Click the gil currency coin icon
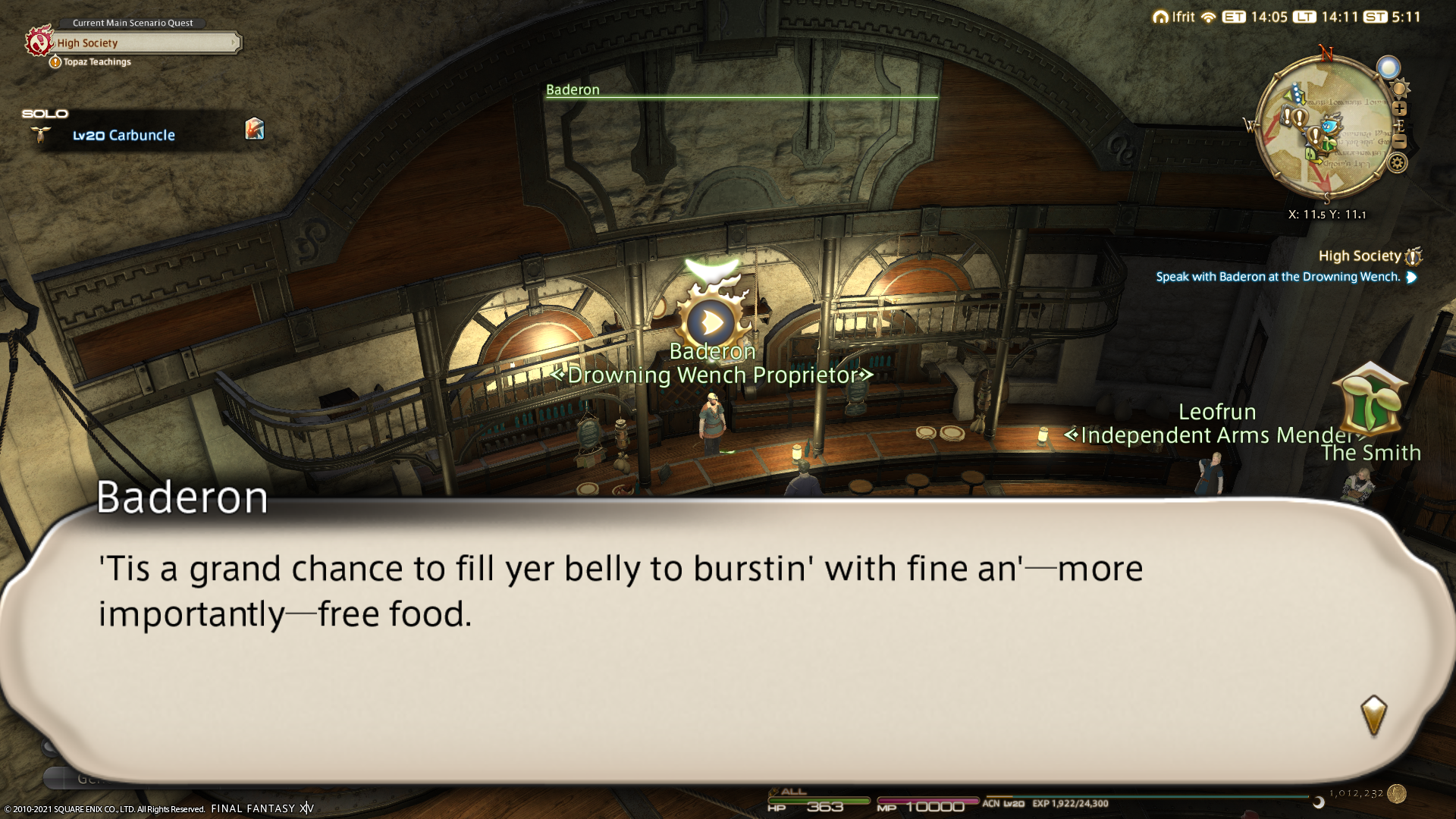This screenshot has width=1456, height=819. (1397, 794)
